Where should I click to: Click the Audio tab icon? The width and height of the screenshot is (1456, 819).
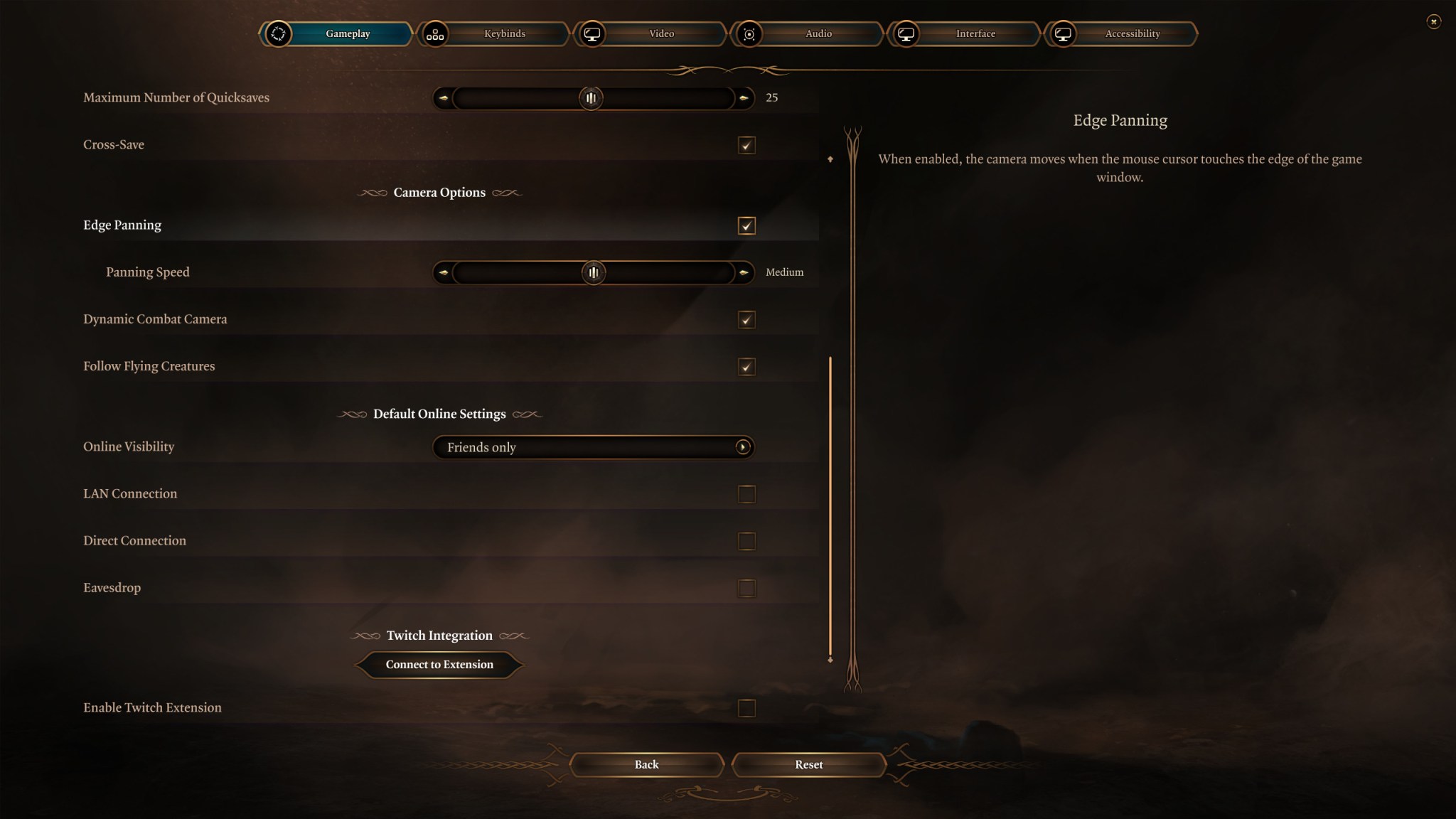coord(749,33)
